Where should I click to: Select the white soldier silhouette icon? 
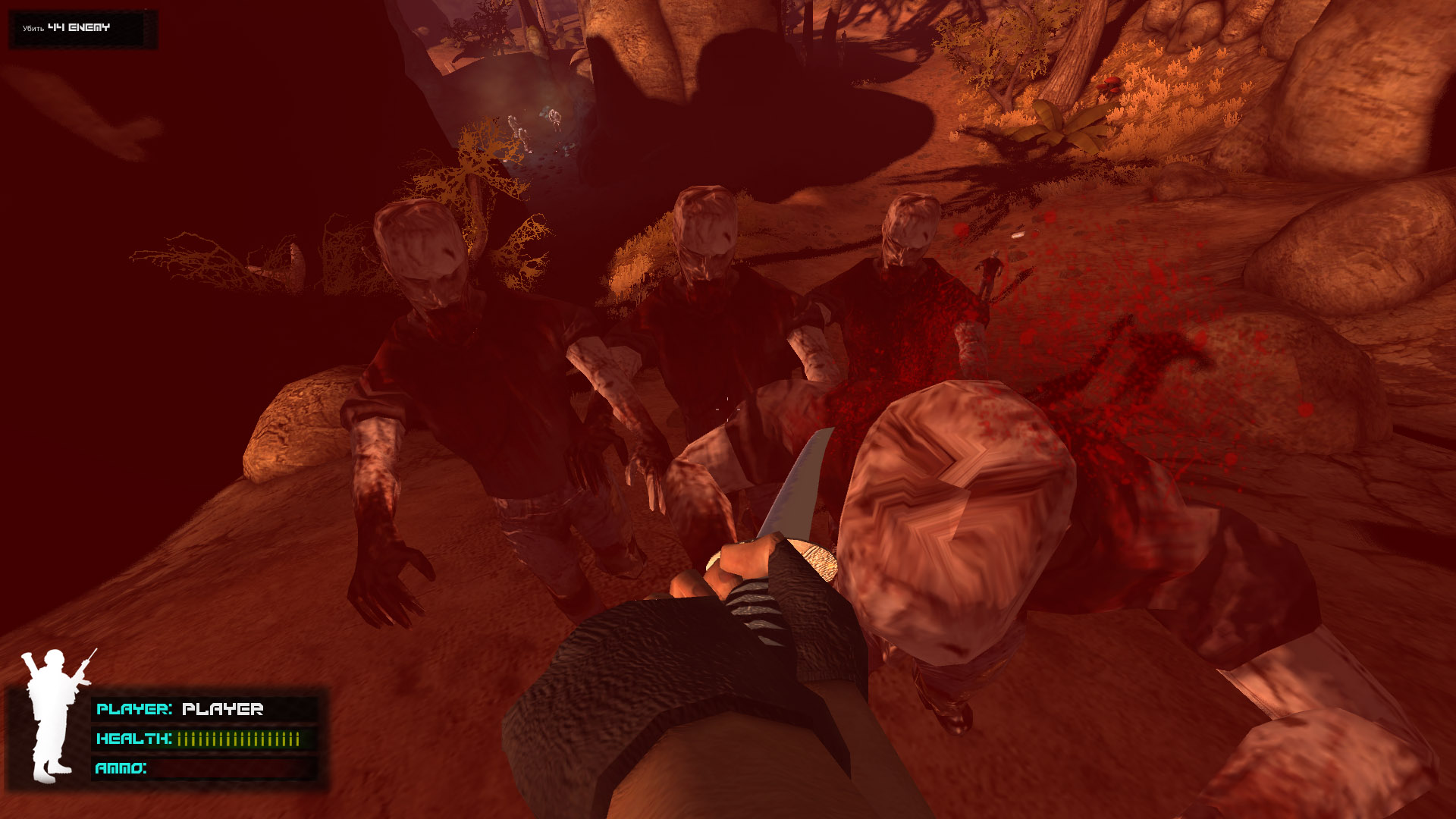[52, 714]
